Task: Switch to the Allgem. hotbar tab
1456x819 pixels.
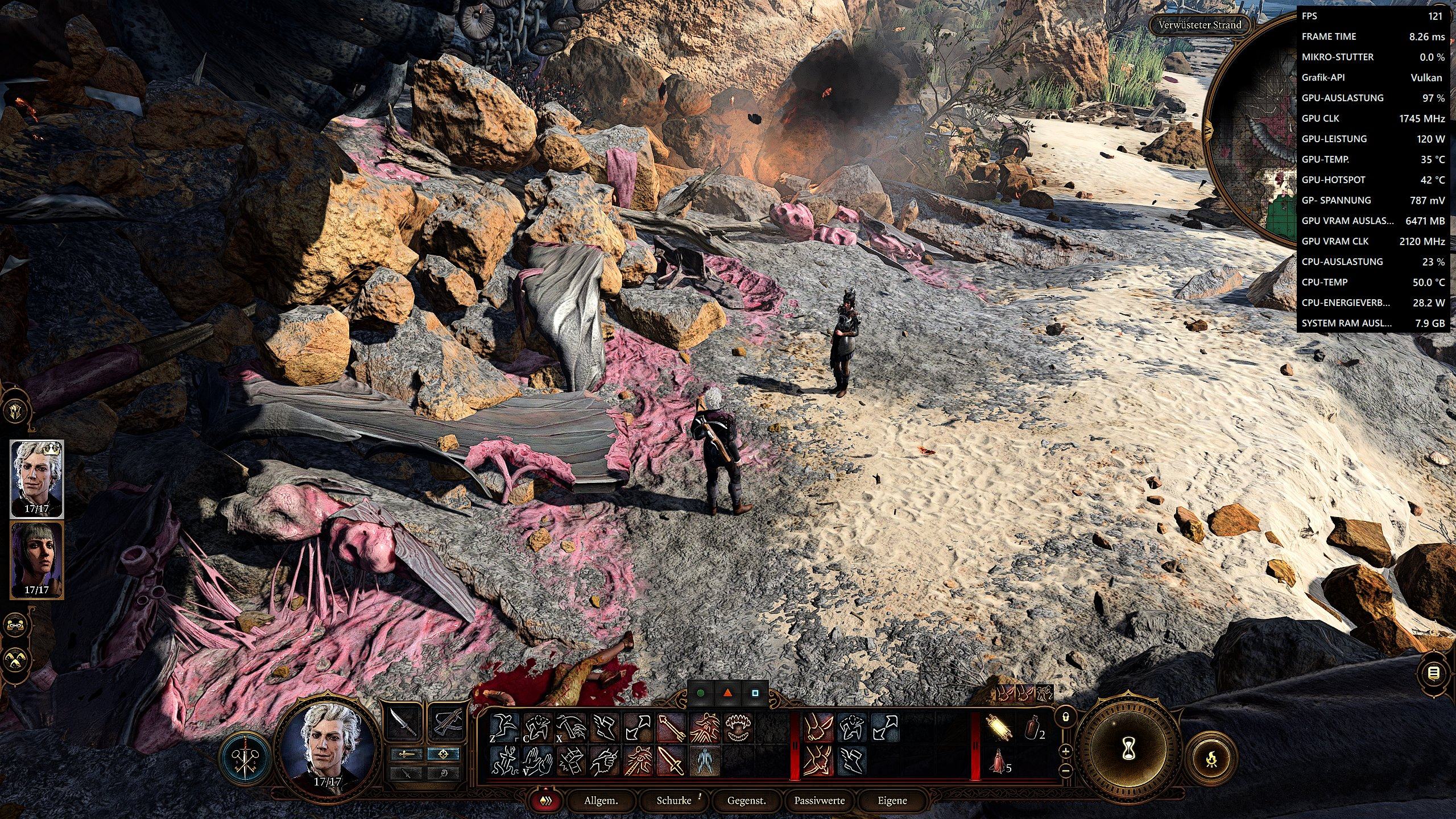Action: 601,801
